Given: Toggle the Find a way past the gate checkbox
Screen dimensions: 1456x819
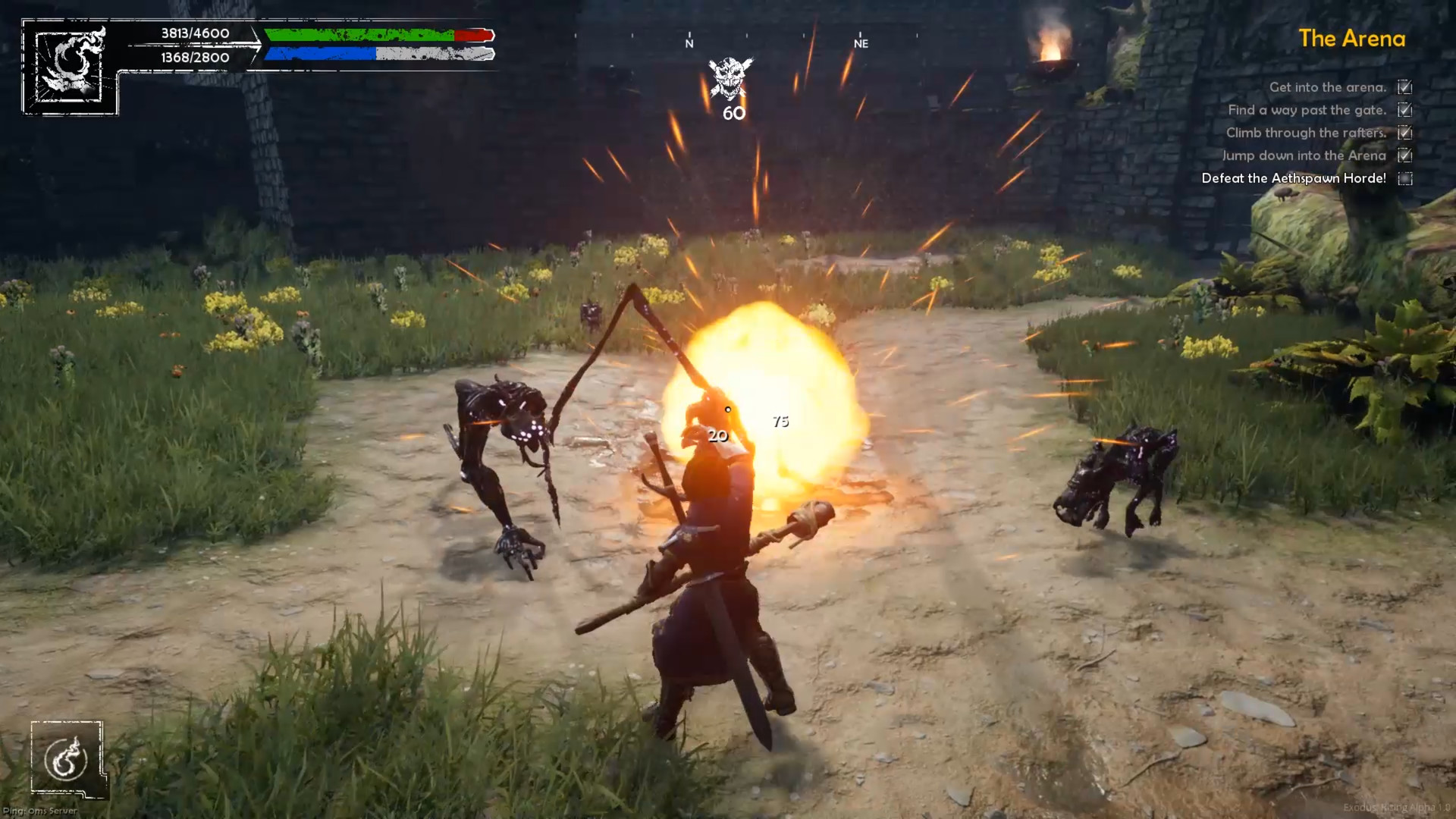Looking at the screenshot, I should point(1404,111).
